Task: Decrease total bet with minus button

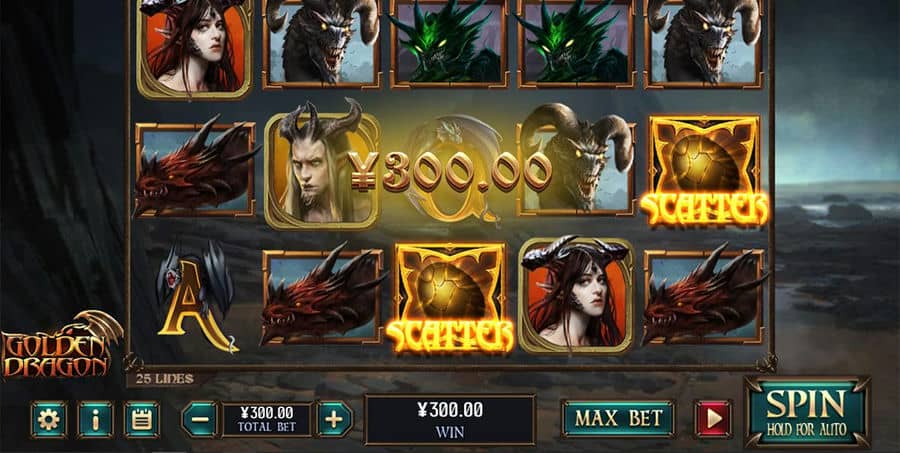Action: point(200,419)
